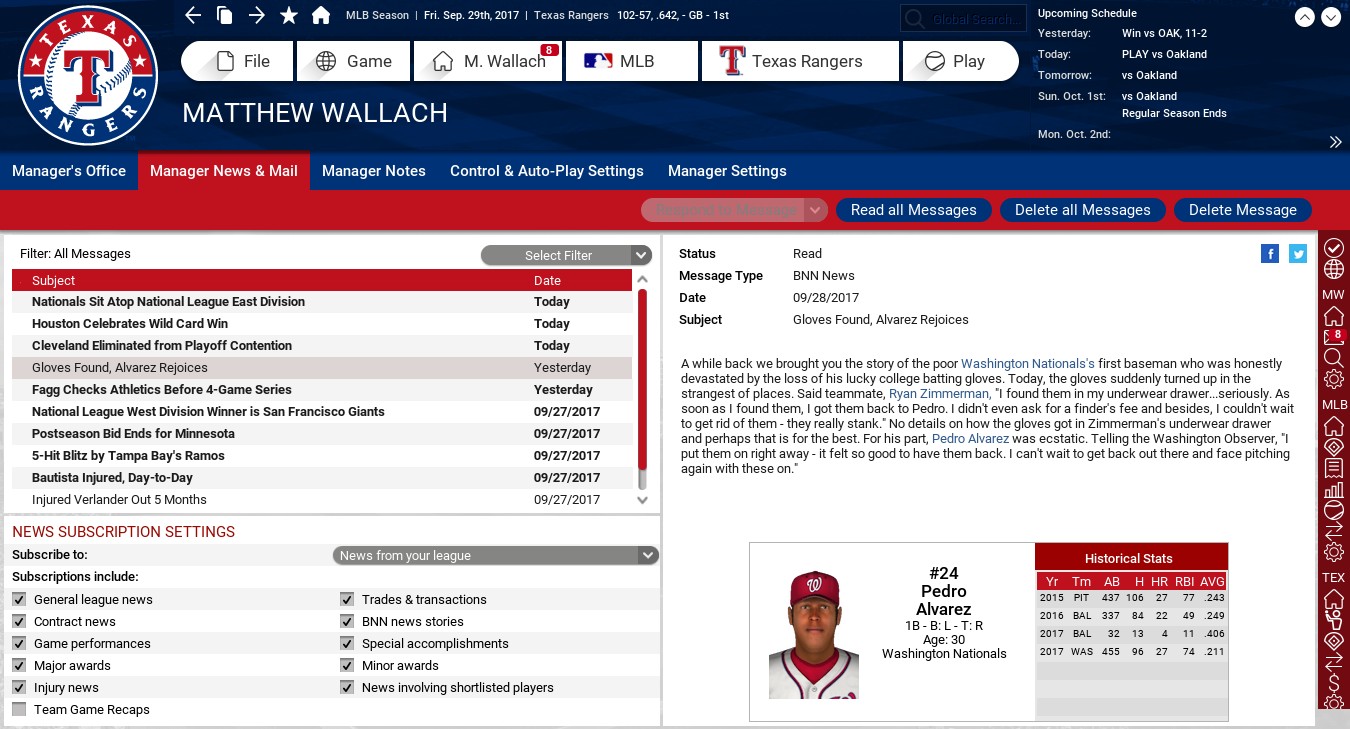The width and height of the screenshot is (1350, 729).
Task: Open the Houston Celebrates Wild Card Win message
Action: click(130, 324)
